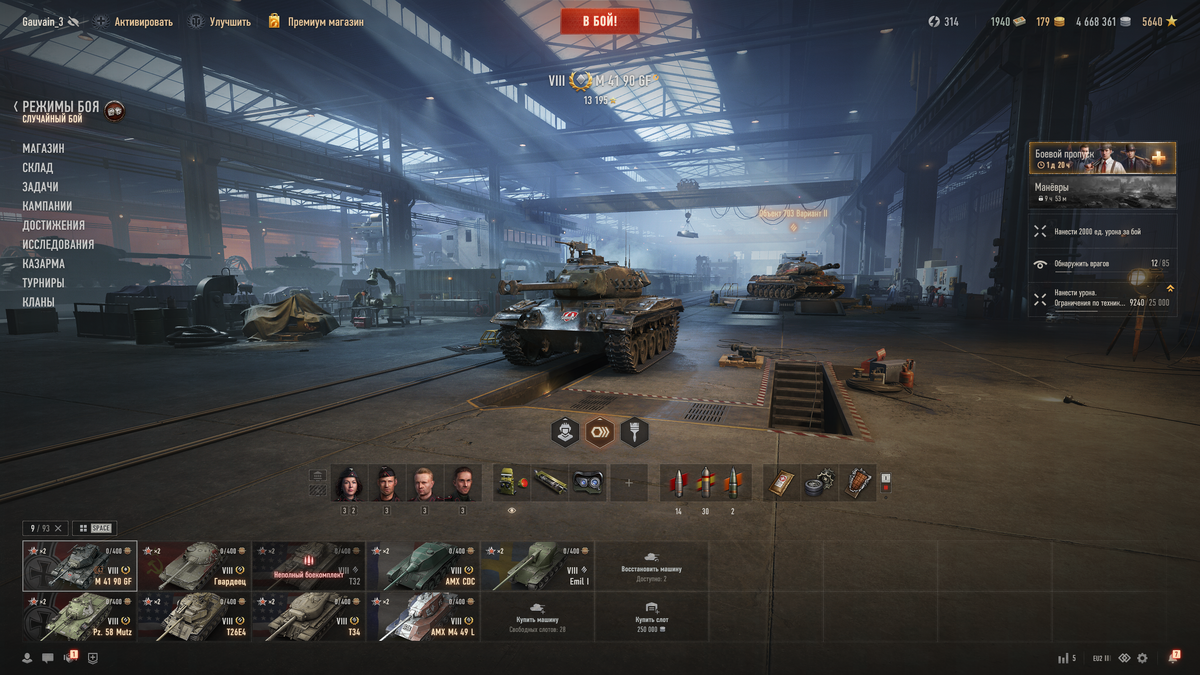
Task: Open the КАЗАРМА barracks menu
Action: coord(44,264)
